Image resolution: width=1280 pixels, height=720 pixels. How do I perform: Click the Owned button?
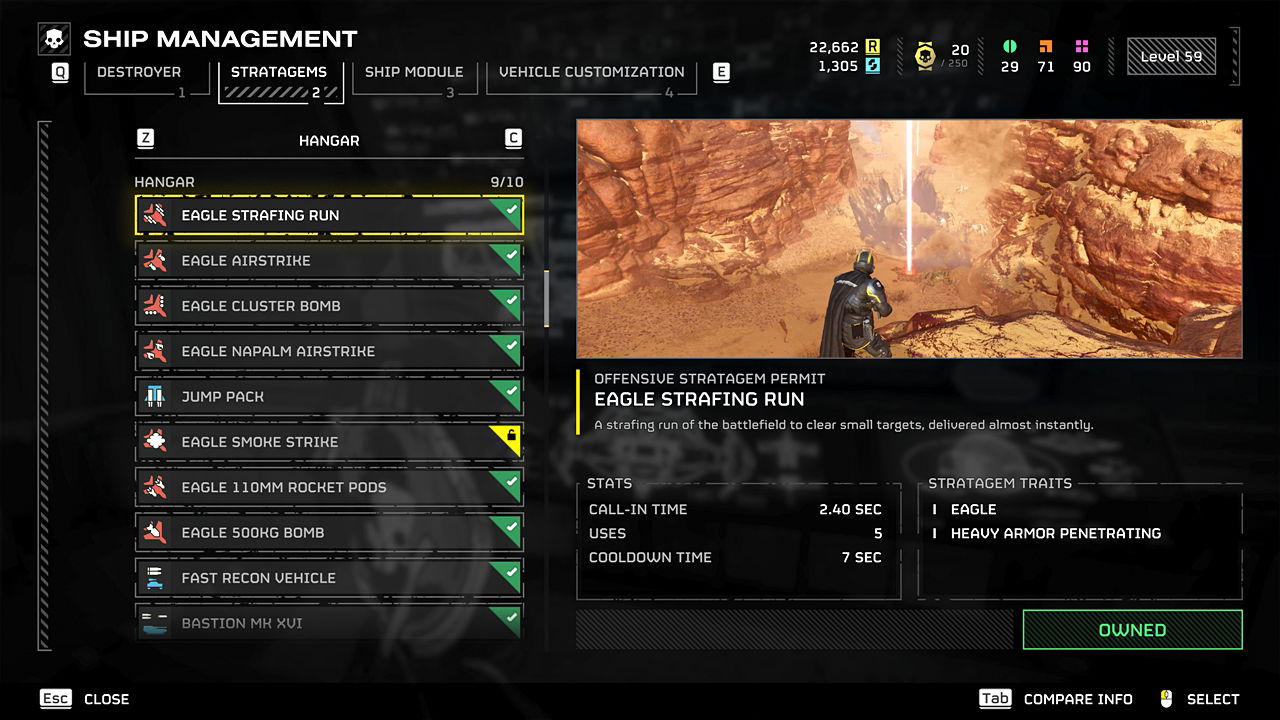click(x=1132, y=630)
